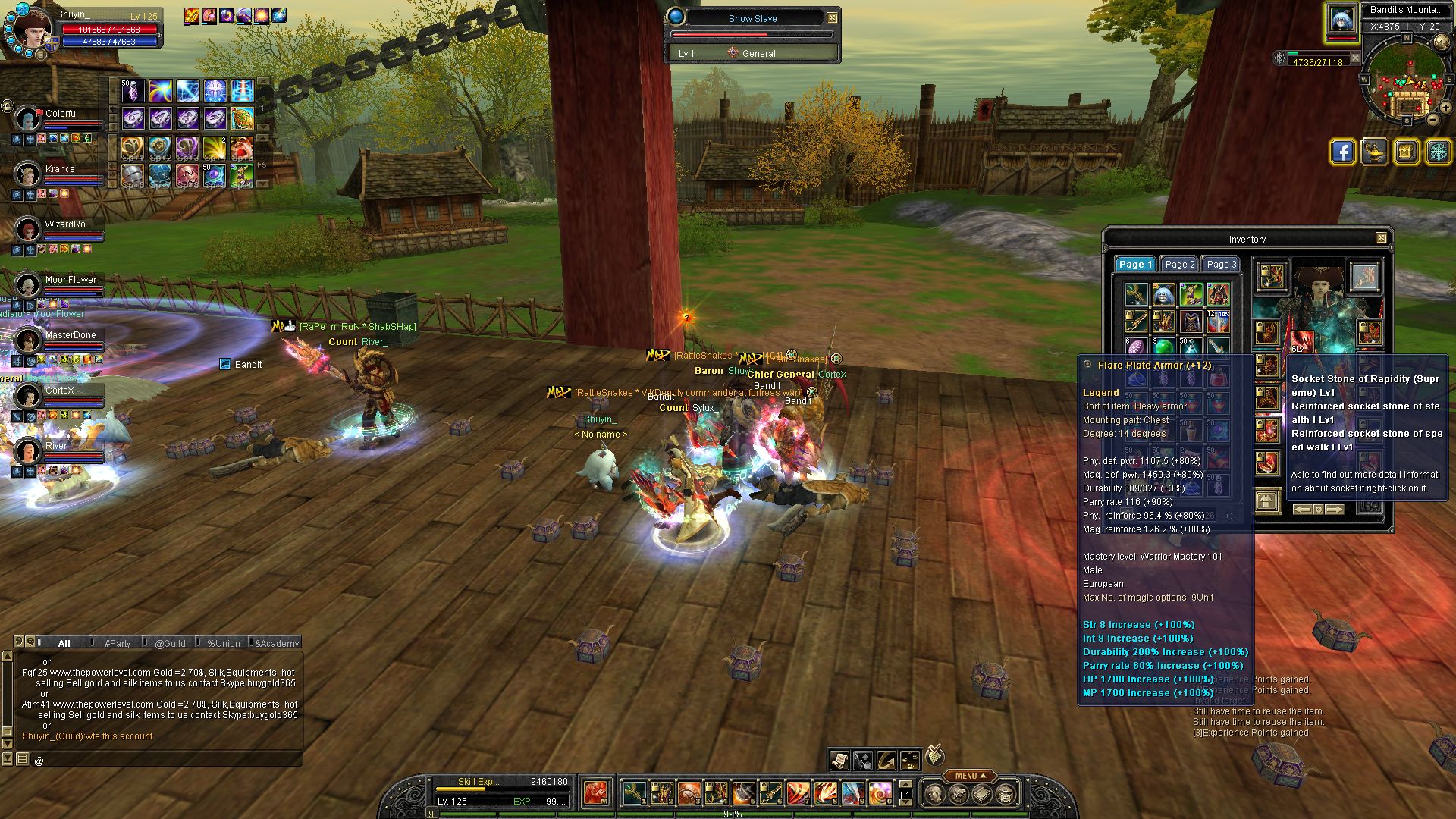
Task: Open the snowflake event icon below the minimap
Action: tap(1437, 151)
